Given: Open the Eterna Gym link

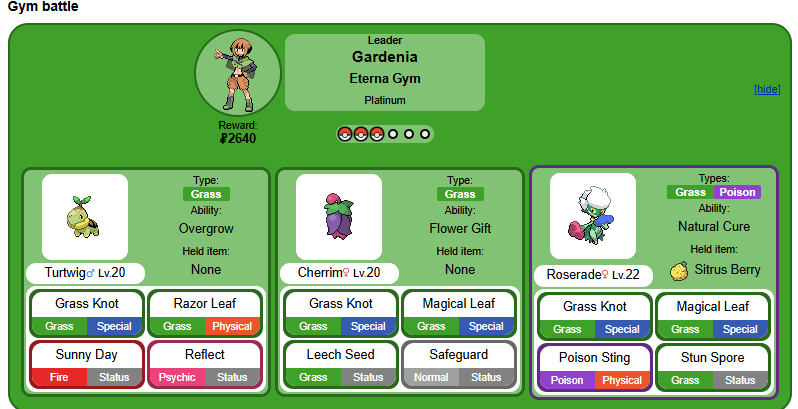Looking at the screenshot, I should 385,79.
